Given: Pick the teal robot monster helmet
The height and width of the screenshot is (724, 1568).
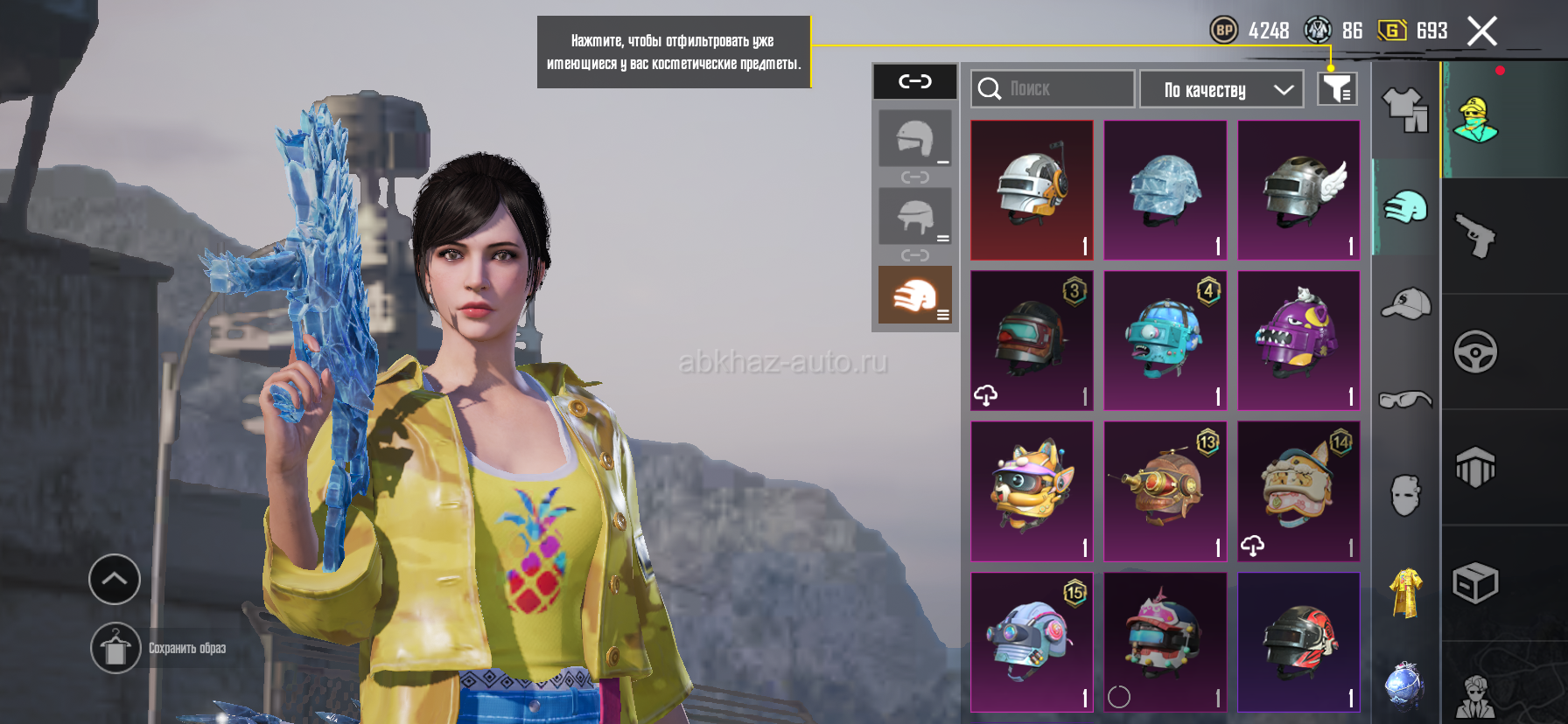Looking at the screenshot, I should [1165, 340].
